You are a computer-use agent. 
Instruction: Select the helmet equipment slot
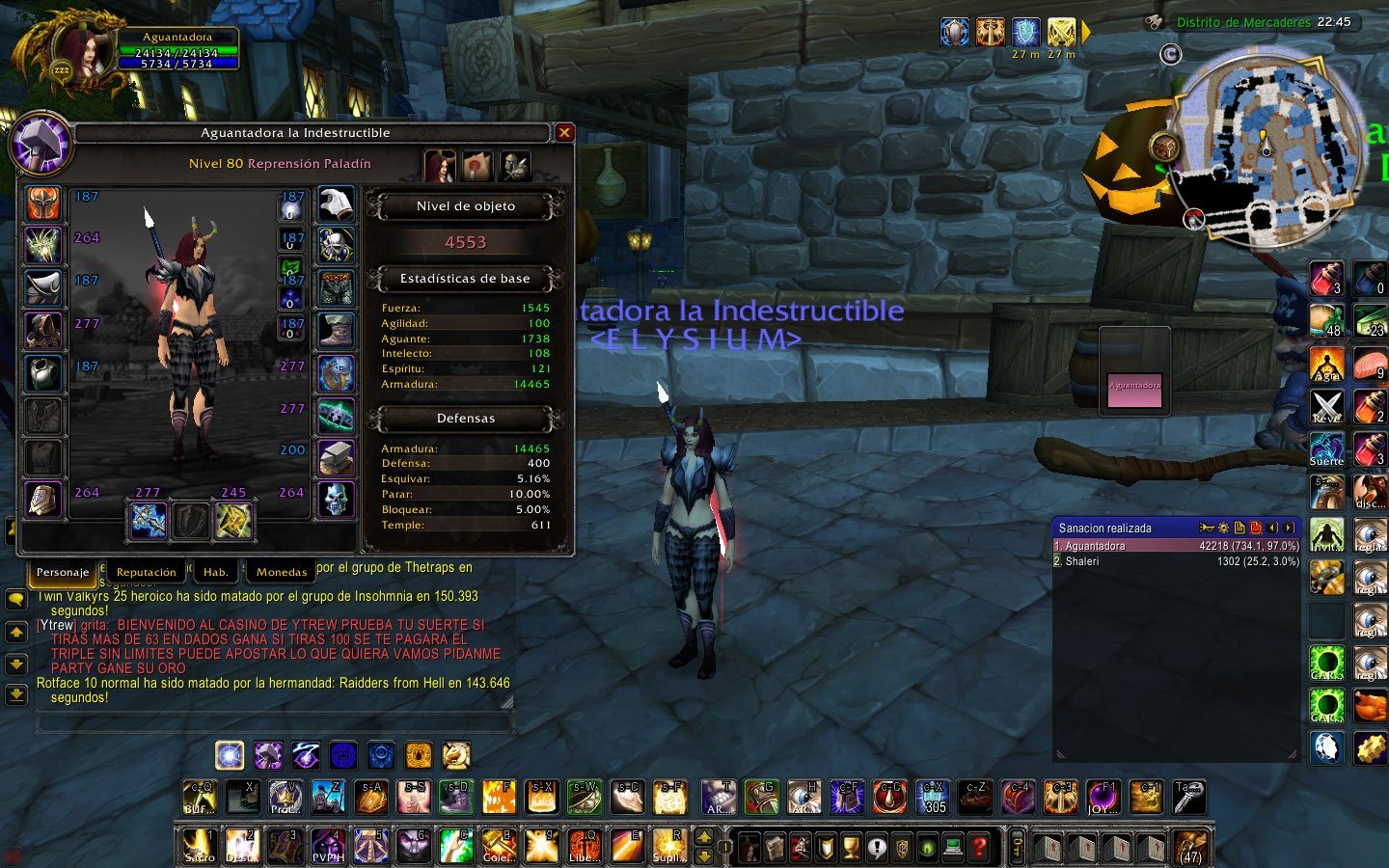[x=43, y=204]
